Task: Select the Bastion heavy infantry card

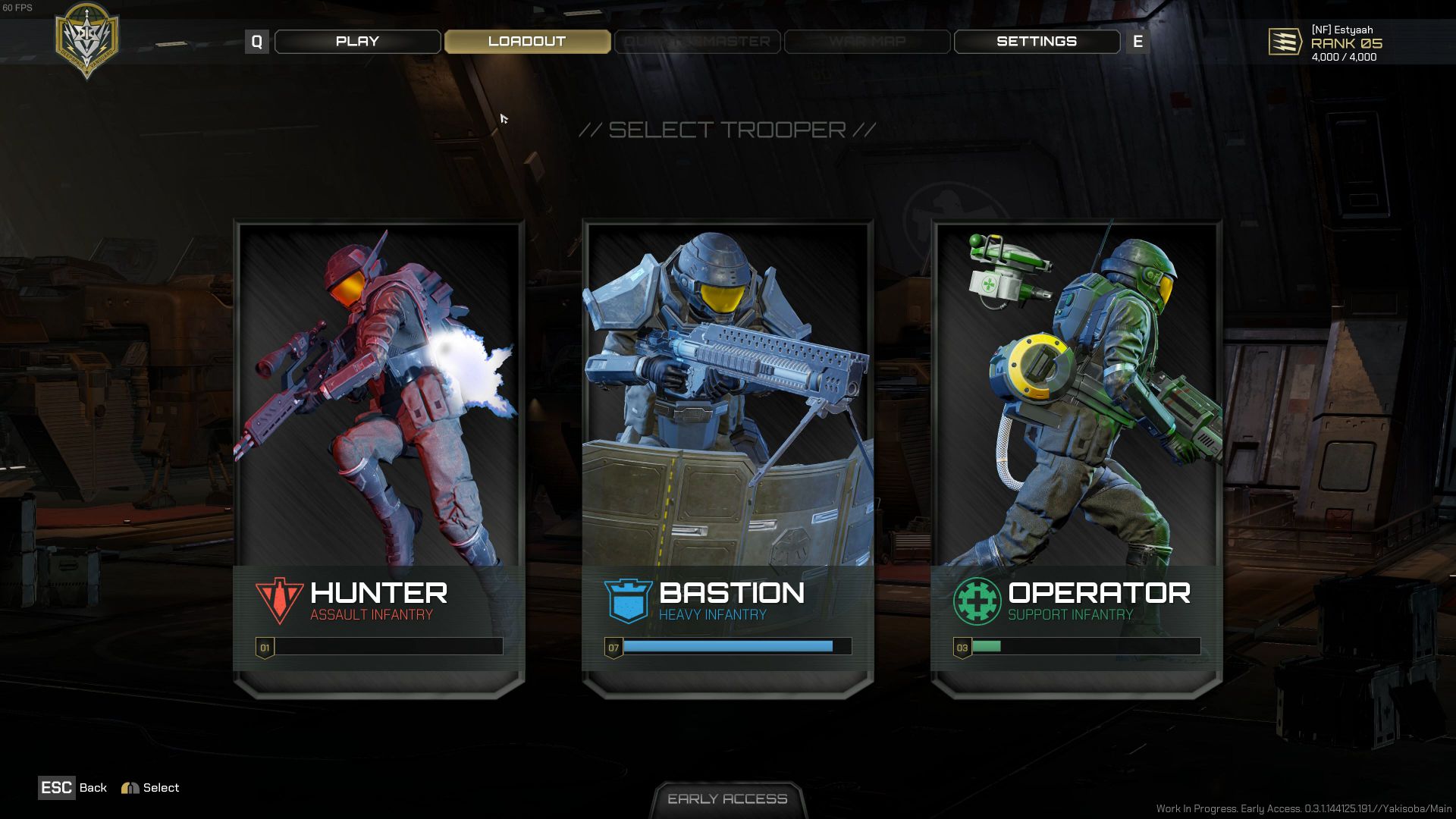Action: coord(727,455)
